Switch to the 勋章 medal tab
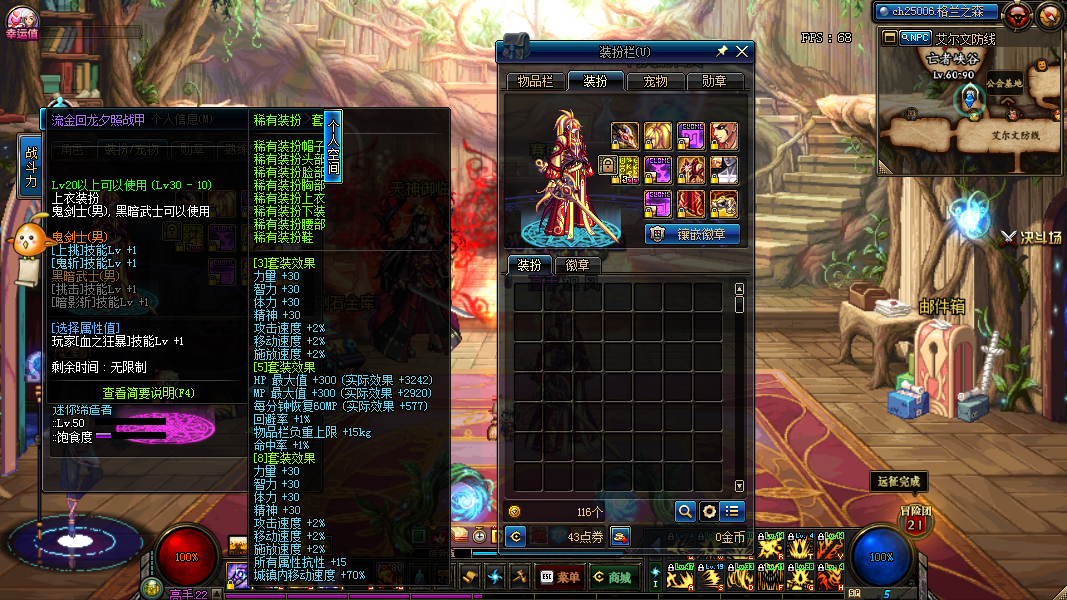 [714, 81]
